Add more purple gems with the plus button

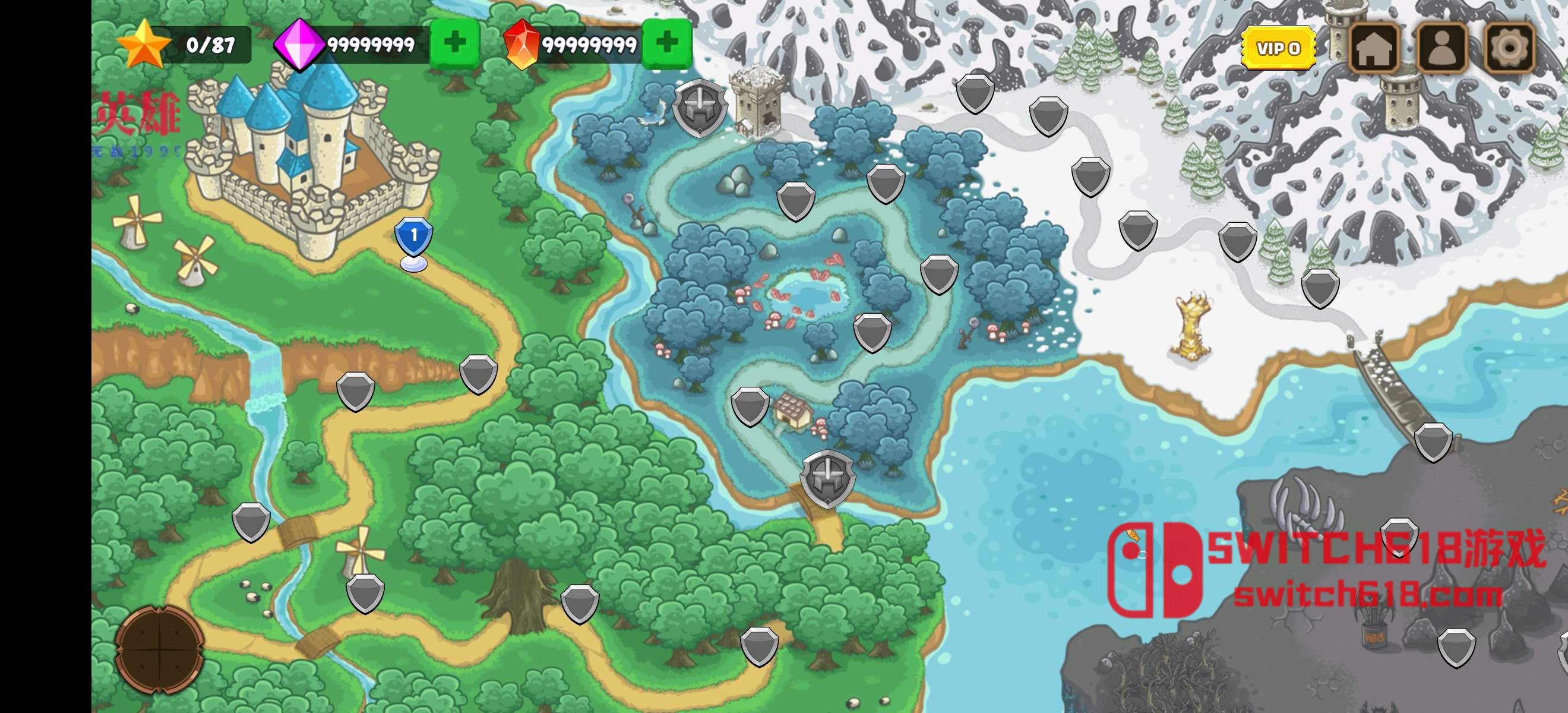[455, 43]
